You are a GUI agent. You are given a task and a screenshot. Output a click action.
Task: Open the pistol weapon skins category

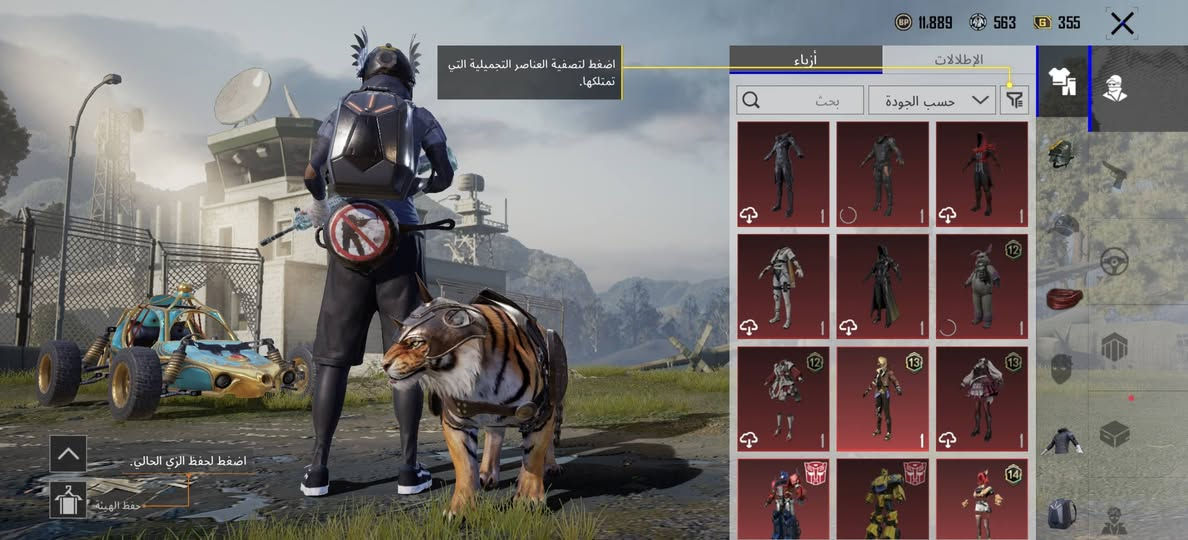1115,176
